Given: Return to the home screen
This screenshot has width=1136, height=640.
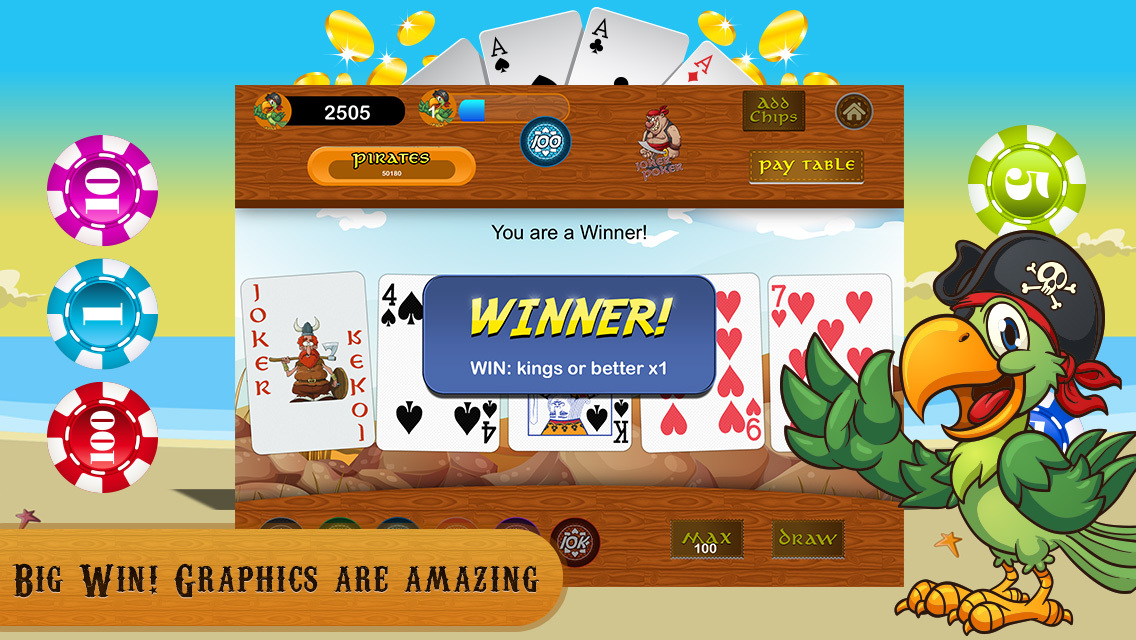Looking at the screenshot, I should tap(853, 111).
